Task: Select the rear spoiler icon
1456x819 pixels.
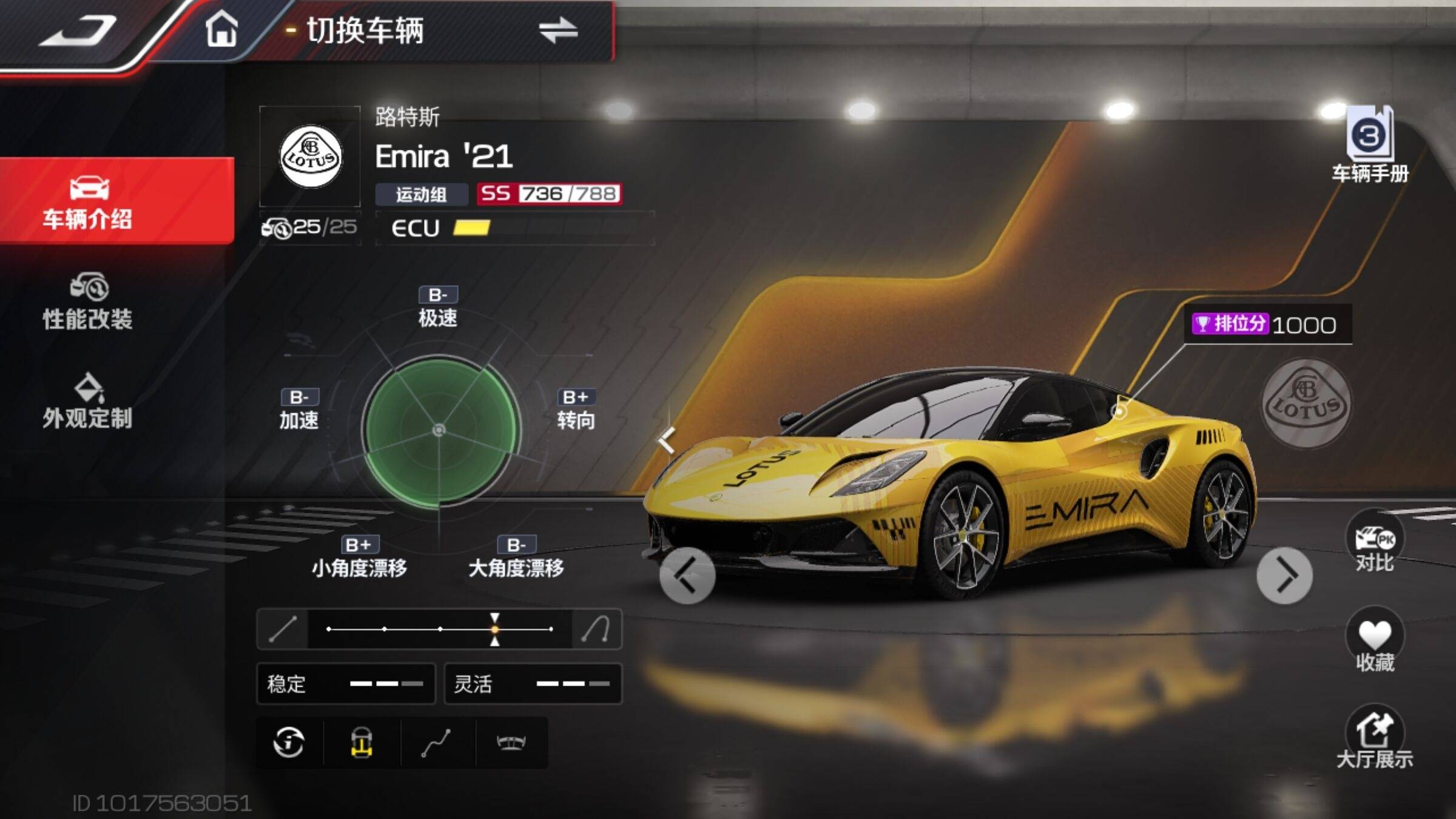Action: coord(511,742)
